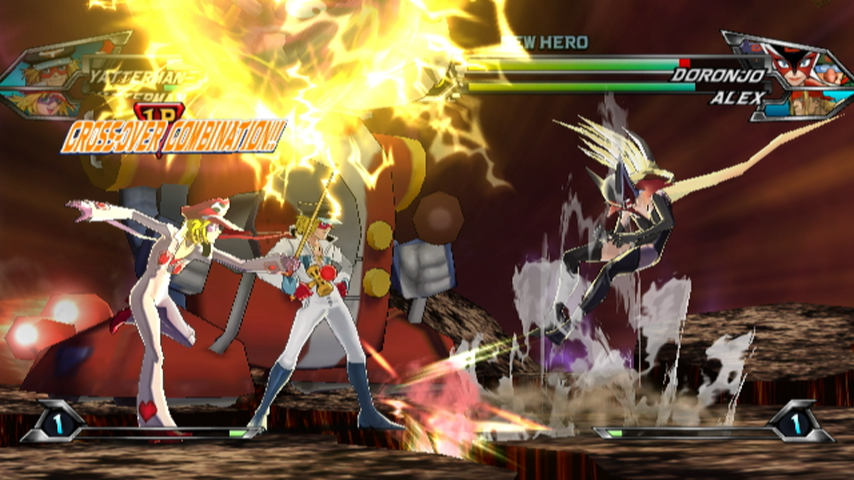
Task: Select Alex's portrait under Doronjo
Action: point(808,101)
